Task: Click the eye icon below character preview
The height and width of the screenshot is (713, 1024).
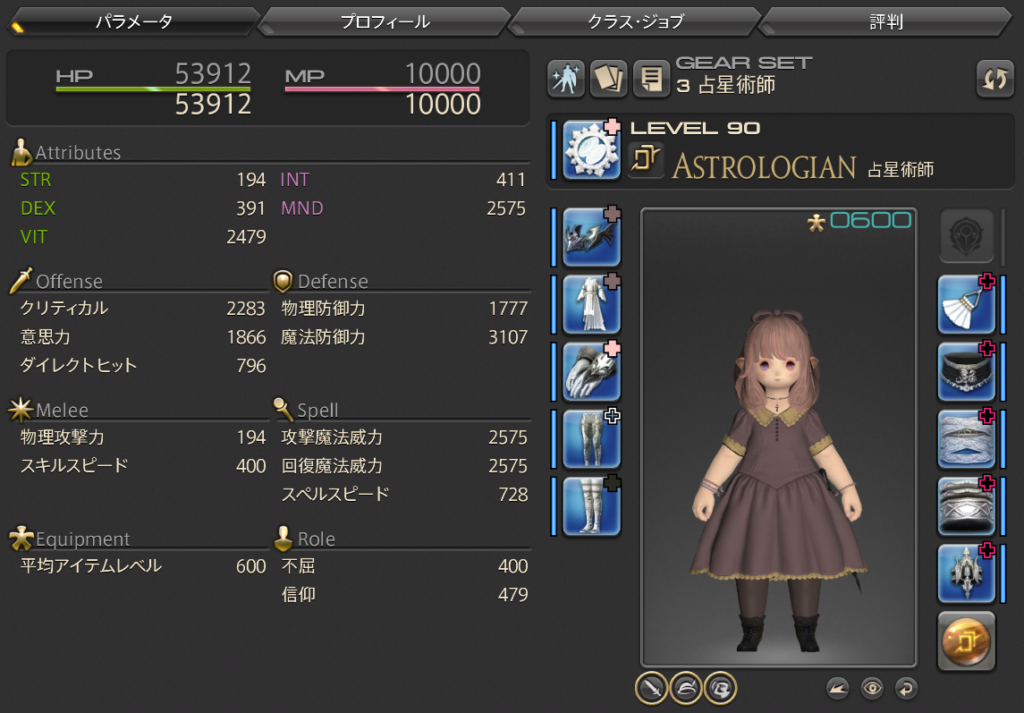Action: click(873, 688)
